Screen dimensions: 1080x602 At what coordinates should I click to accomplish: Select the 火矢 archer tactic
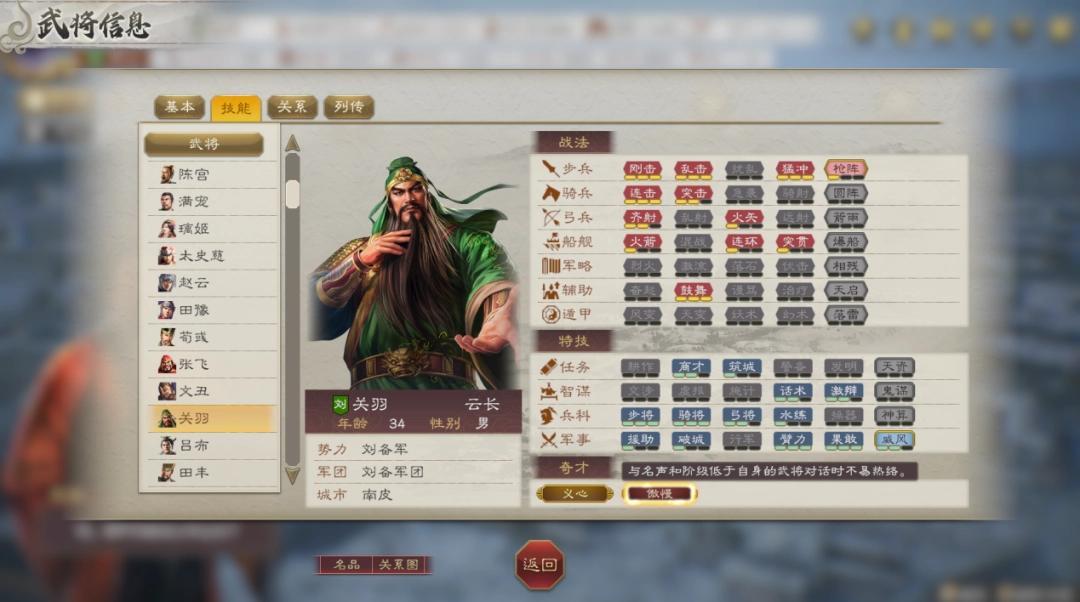click(x=743, y=217)
